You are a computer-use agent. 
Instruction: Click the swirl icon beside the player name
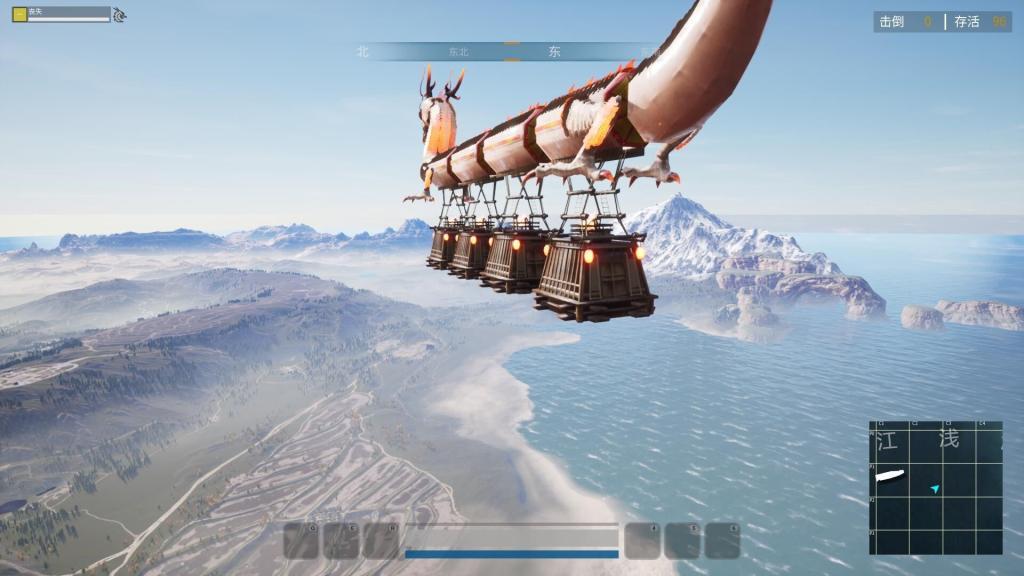pyautogui.click(x=119, y=15)
